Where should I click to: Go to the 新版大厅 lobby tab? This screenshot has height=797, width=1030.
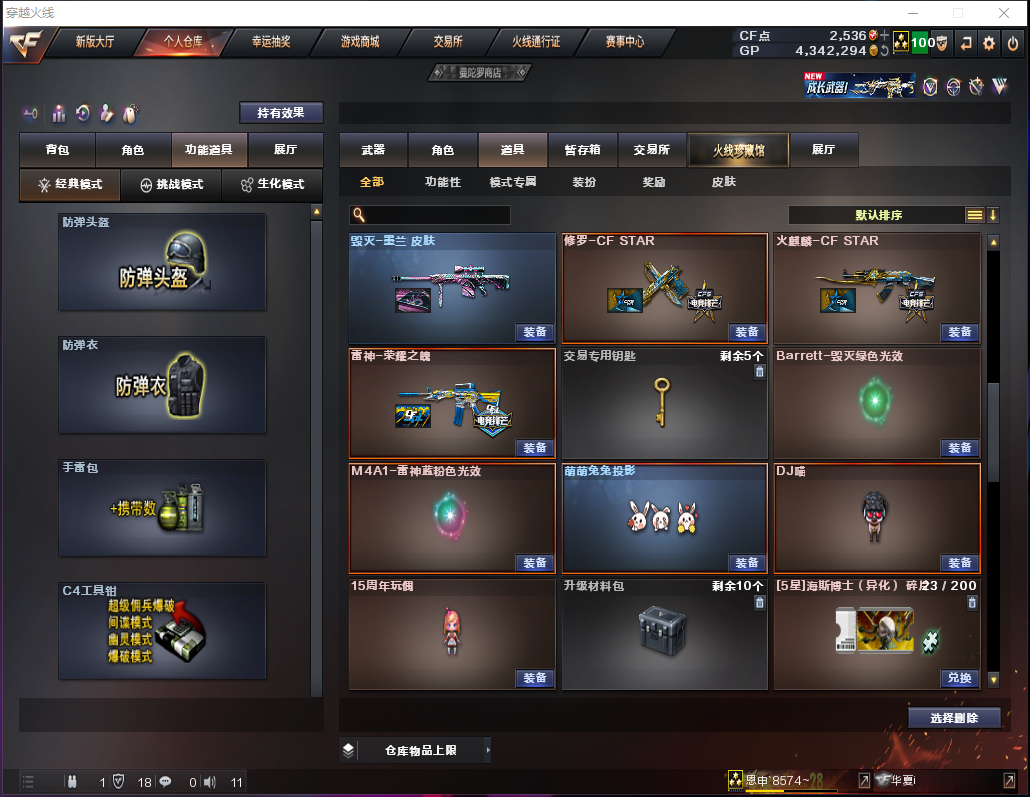pyautogui.click(x=96, y=42)
